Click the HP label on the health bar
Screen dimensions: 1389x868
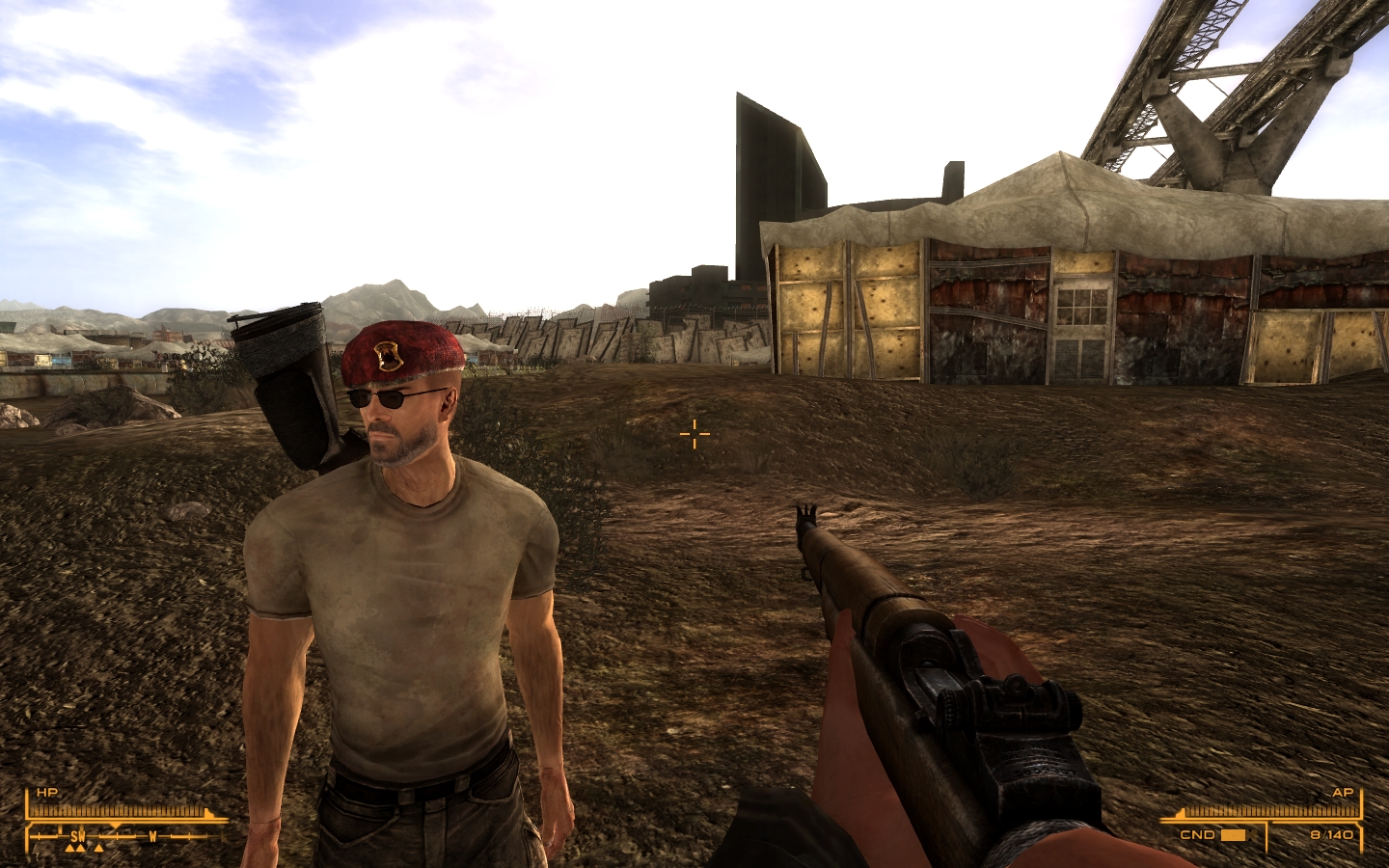click(47, 793)
